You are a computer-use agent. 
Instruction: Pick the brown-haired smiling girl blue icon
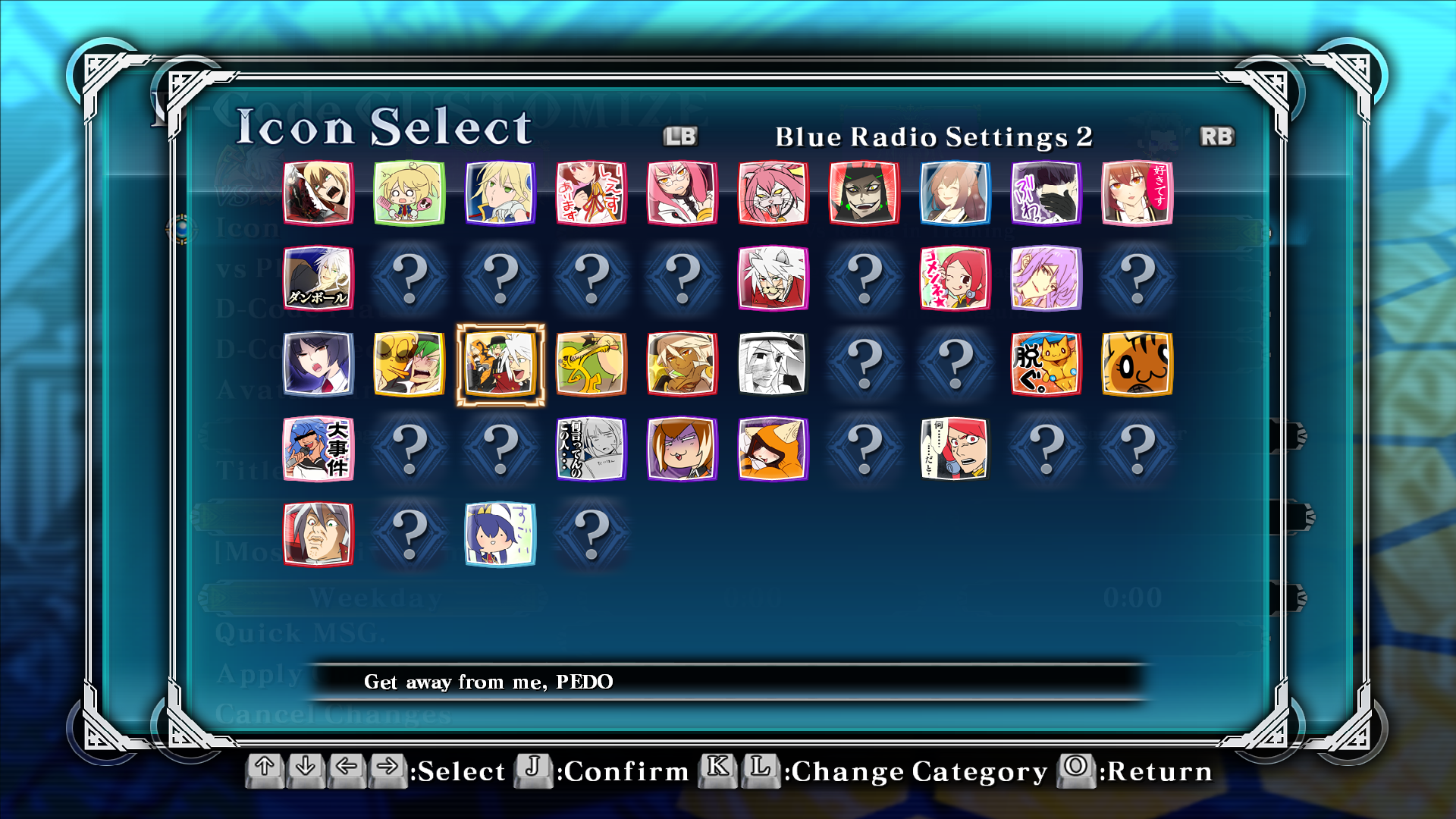click(x=955, y=193)
